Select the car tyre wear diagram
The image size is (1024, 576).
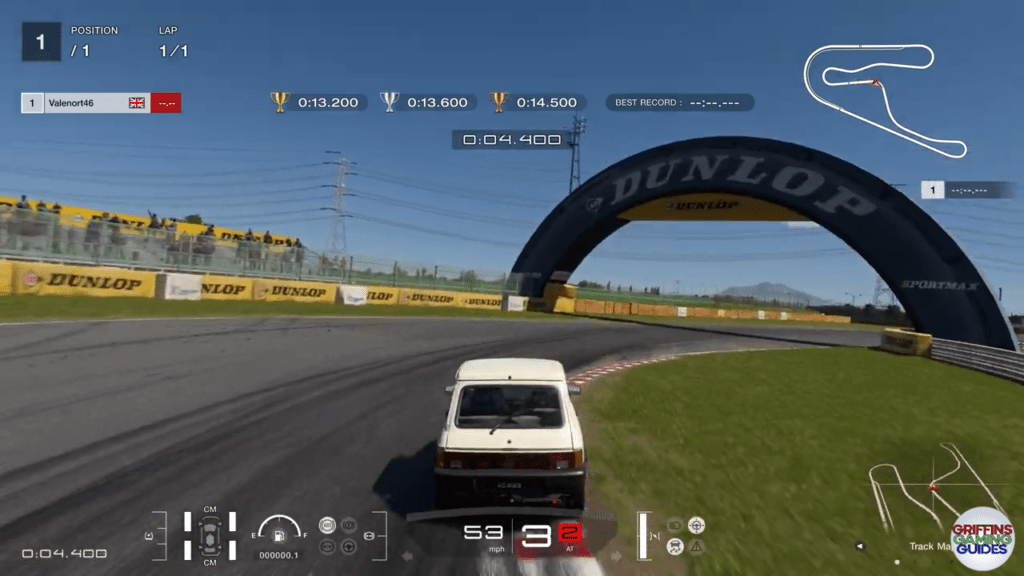[210, 535]
